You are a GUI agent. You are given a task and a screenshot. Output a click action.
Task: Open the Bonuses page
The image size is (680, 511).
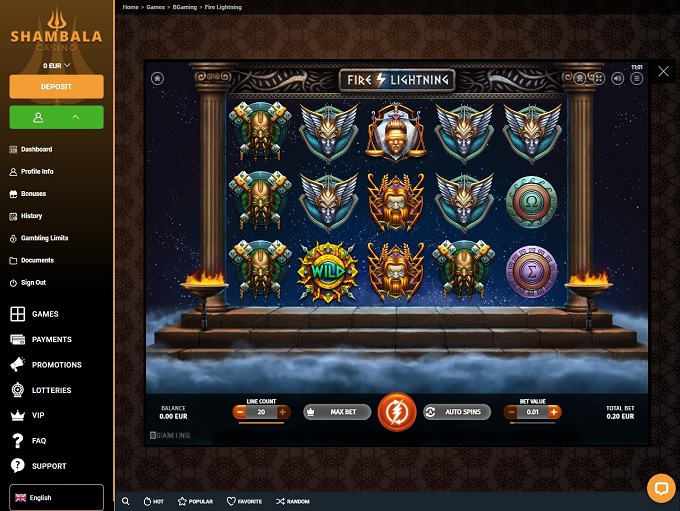pos(34,193)
